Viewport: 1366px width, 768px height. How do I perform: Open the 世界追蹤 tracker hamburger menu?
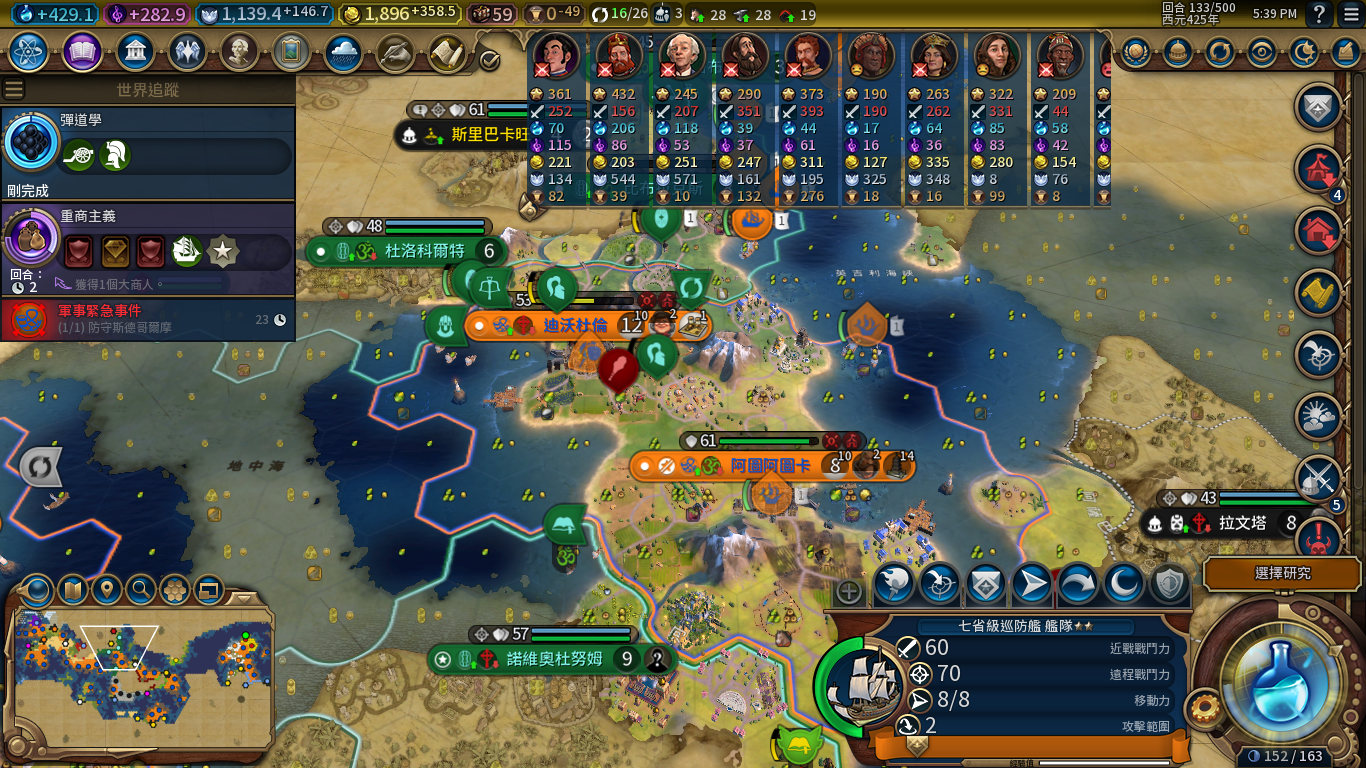[14, 89]
